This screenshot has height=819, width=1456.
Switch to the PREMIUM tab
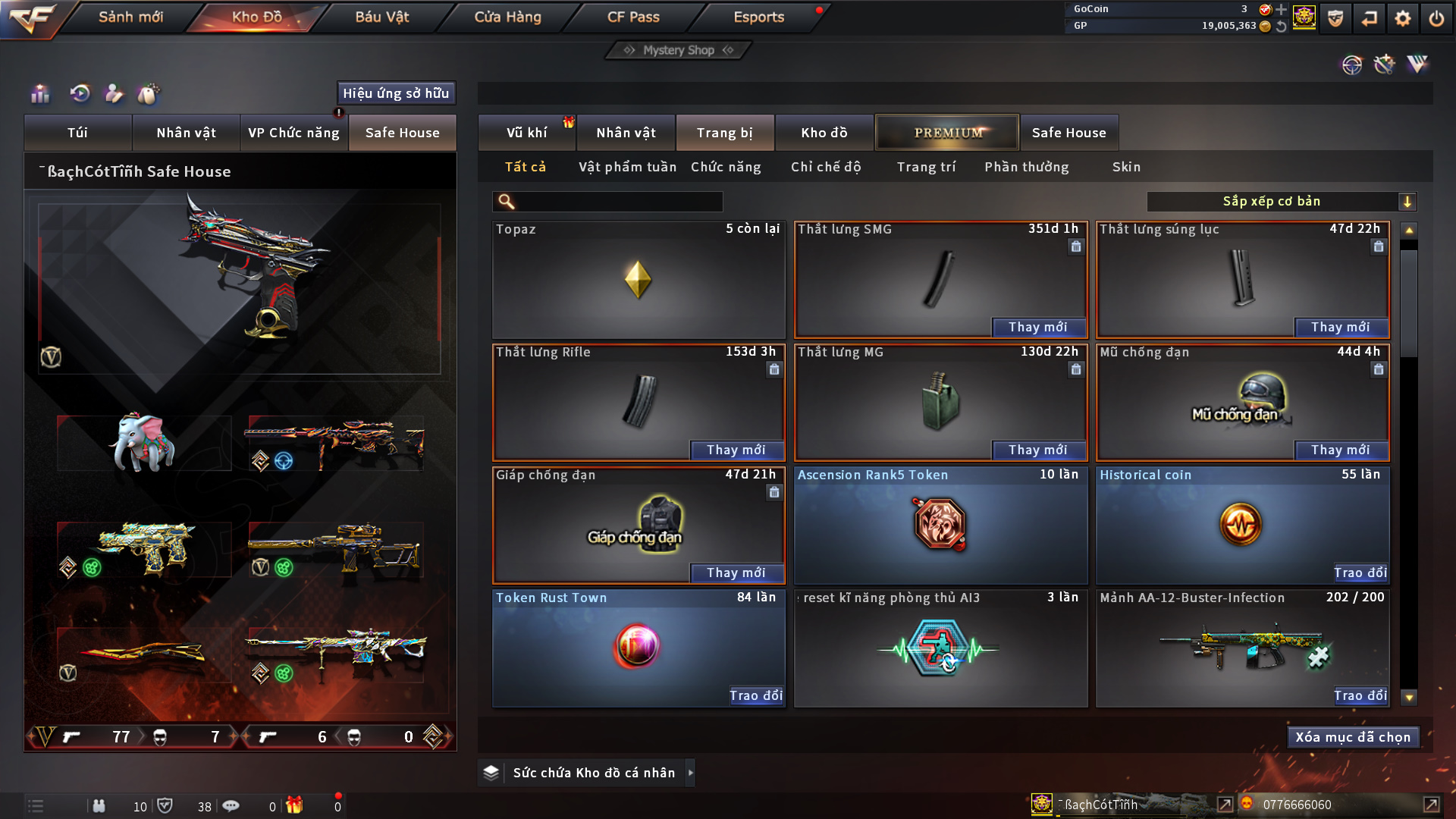click(948, 133)
